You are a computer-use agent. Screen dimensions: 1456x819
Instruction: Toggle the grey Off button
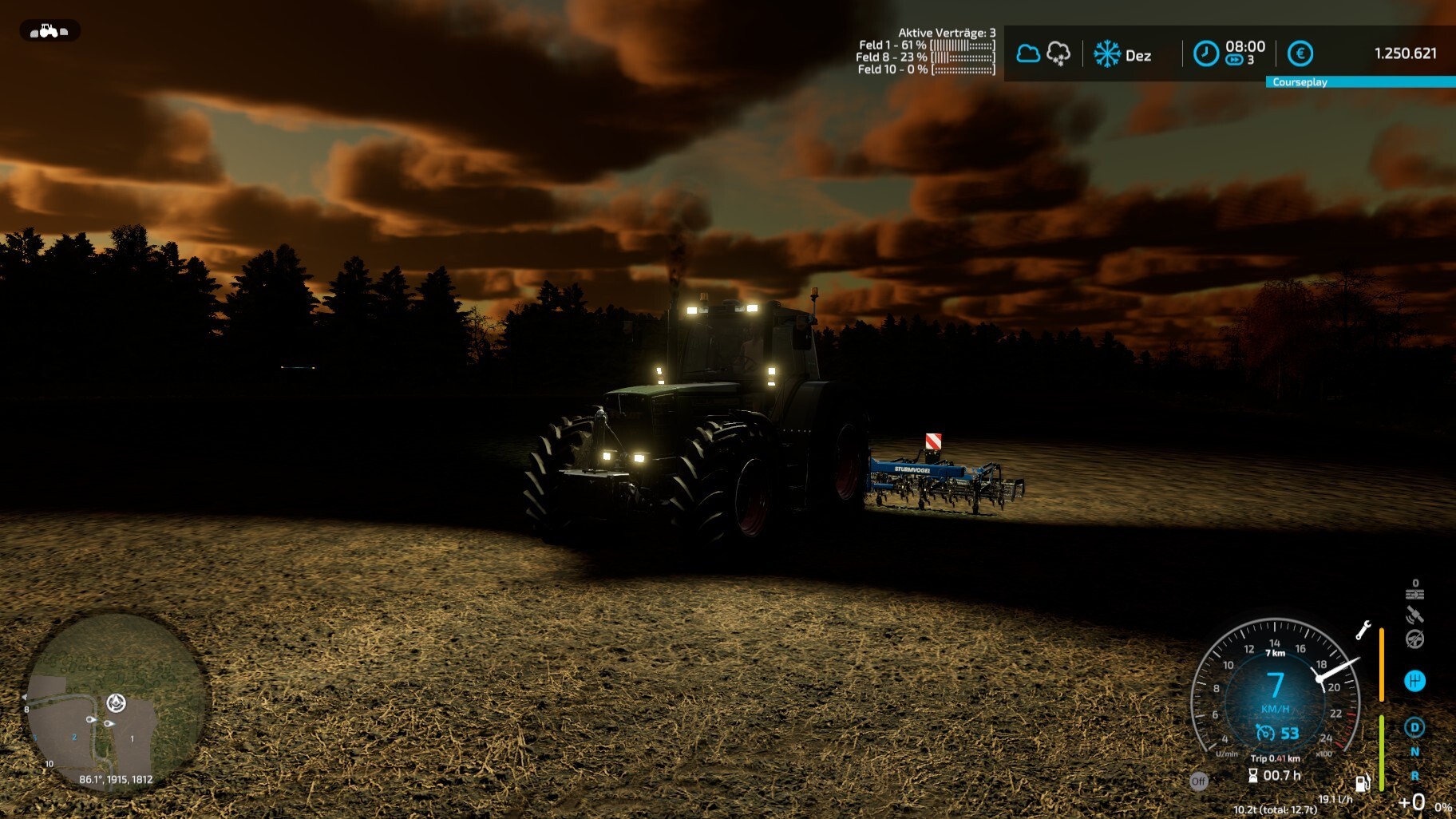click(x=1198, y=781)
